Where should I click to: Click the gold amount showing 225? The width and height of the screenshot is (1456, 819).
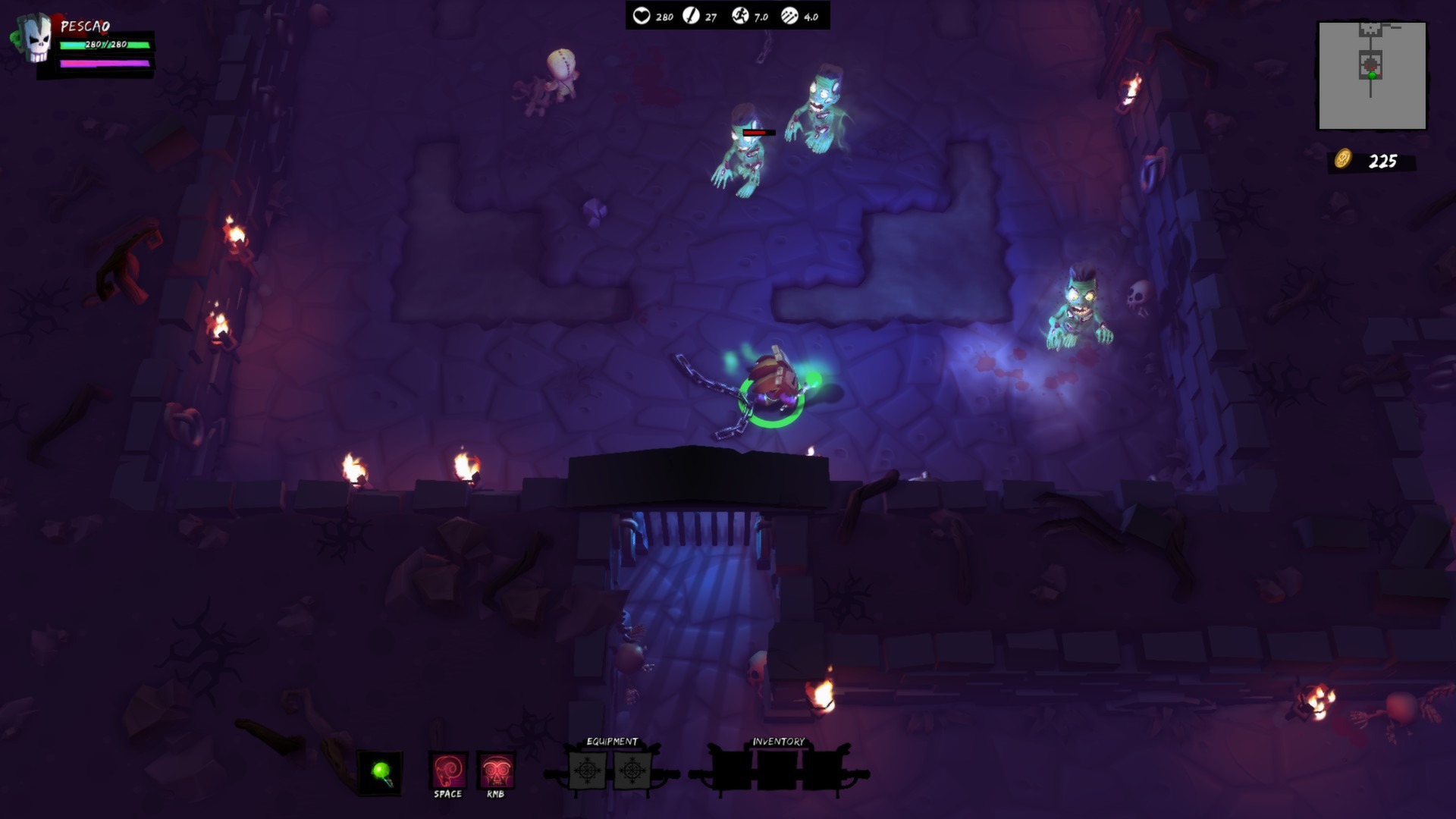tap(1385, 160)
